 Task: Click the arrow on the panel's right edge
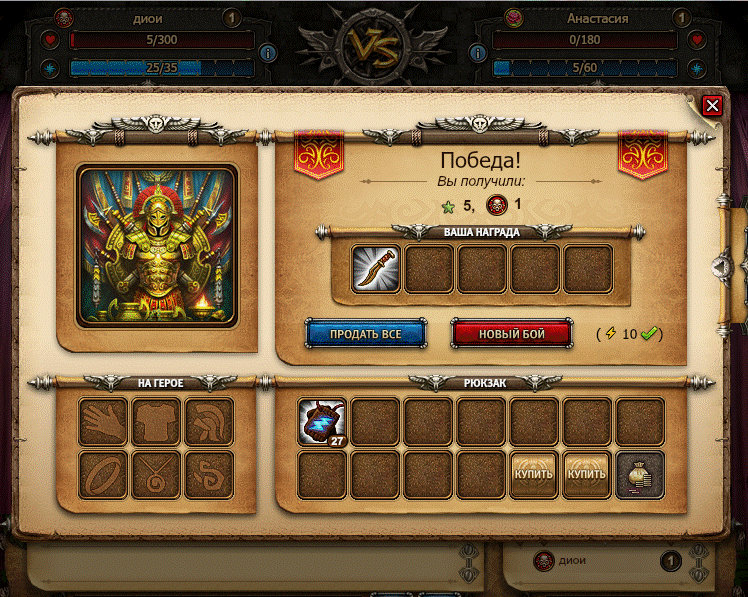[x=720, y=265]
